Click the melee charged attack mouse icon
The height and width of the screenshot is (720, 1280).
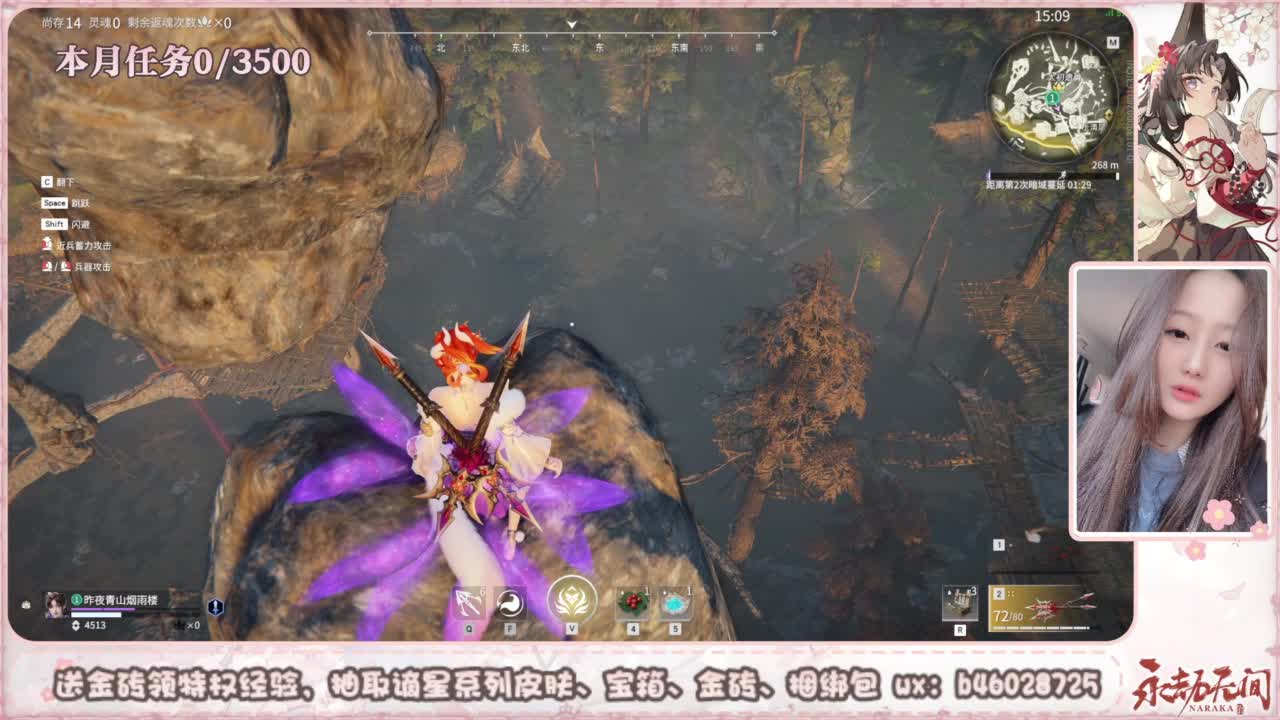tap(47, 244)
